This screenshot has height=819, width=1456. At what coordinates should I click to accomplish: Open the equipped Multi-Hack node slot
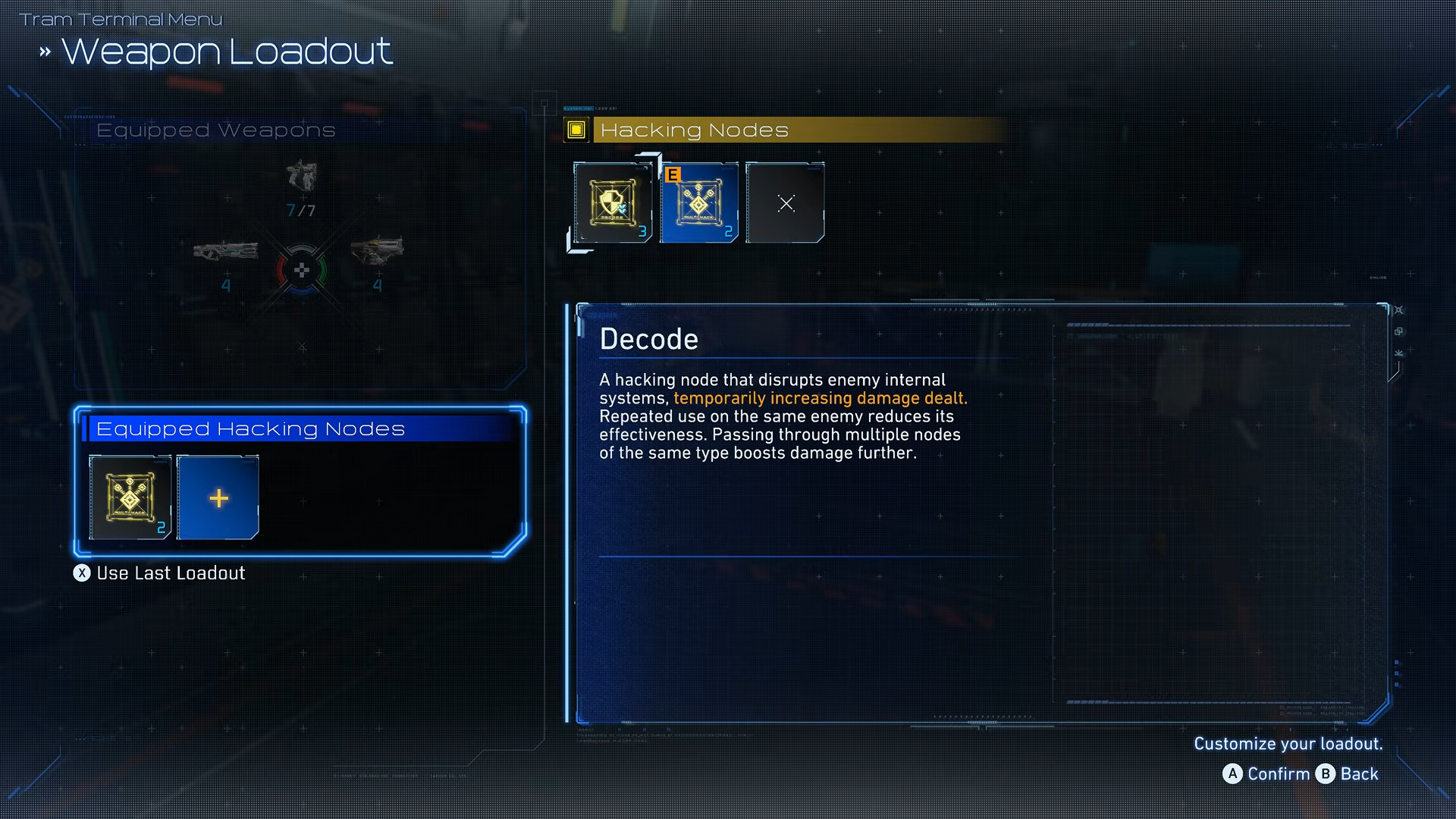(x=130, y=497)
